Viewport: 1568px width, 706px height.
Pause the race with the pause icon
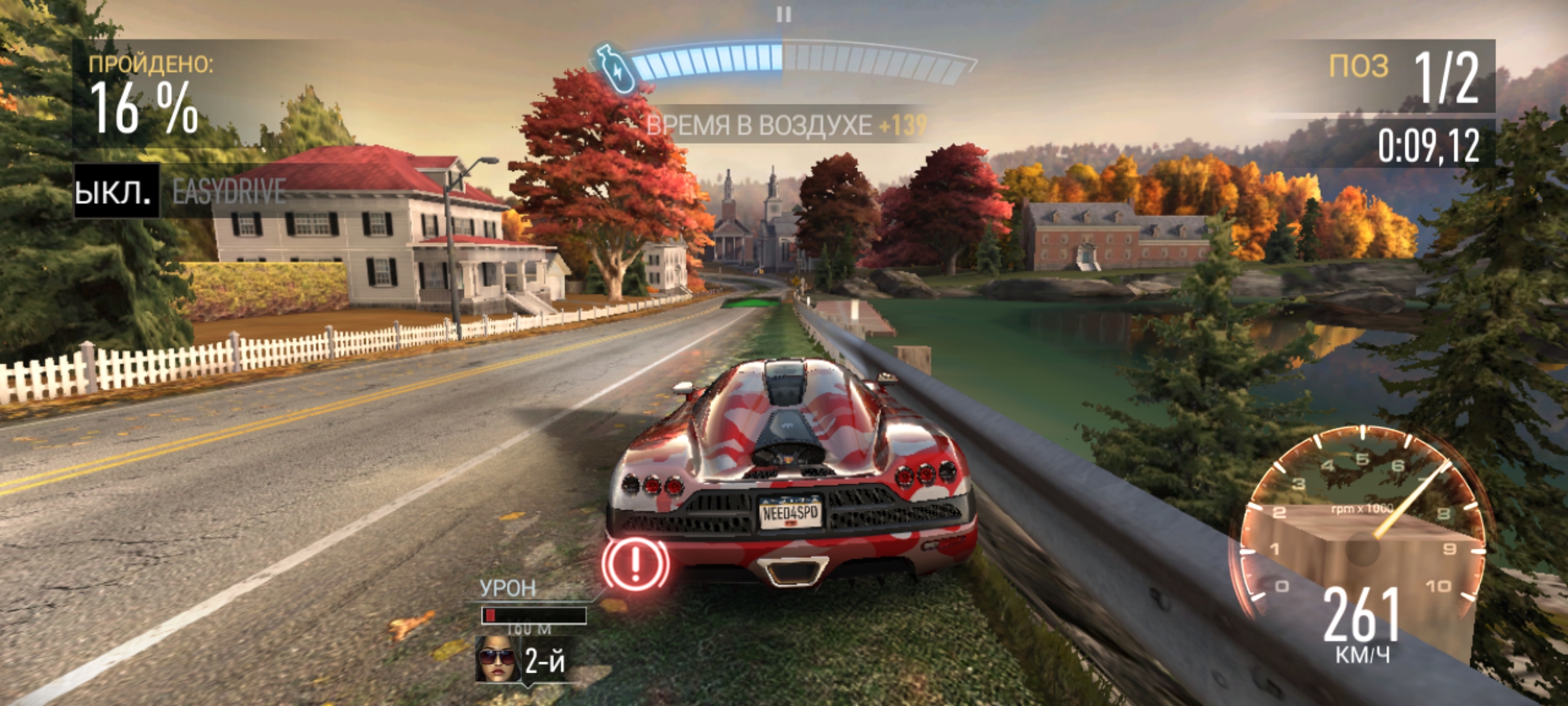[783, 14]
